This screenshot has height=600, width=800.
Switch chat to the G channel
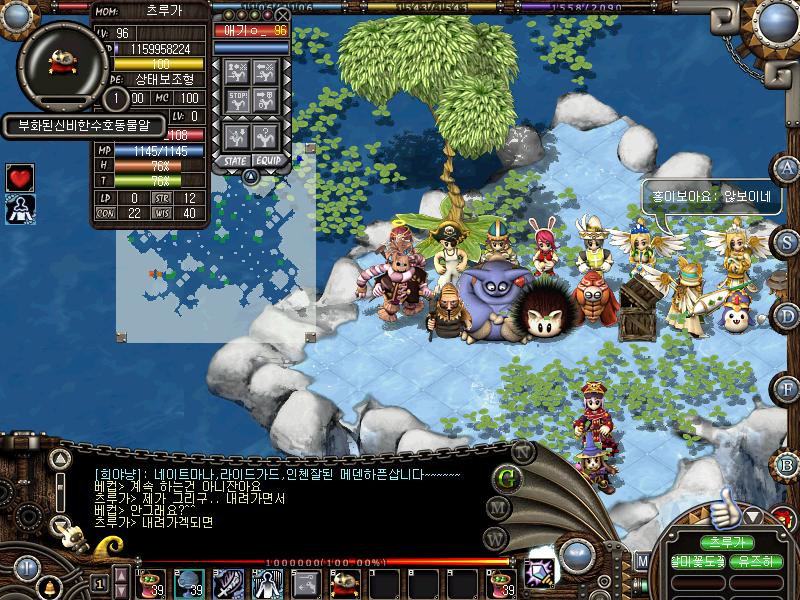coord(507,477)
